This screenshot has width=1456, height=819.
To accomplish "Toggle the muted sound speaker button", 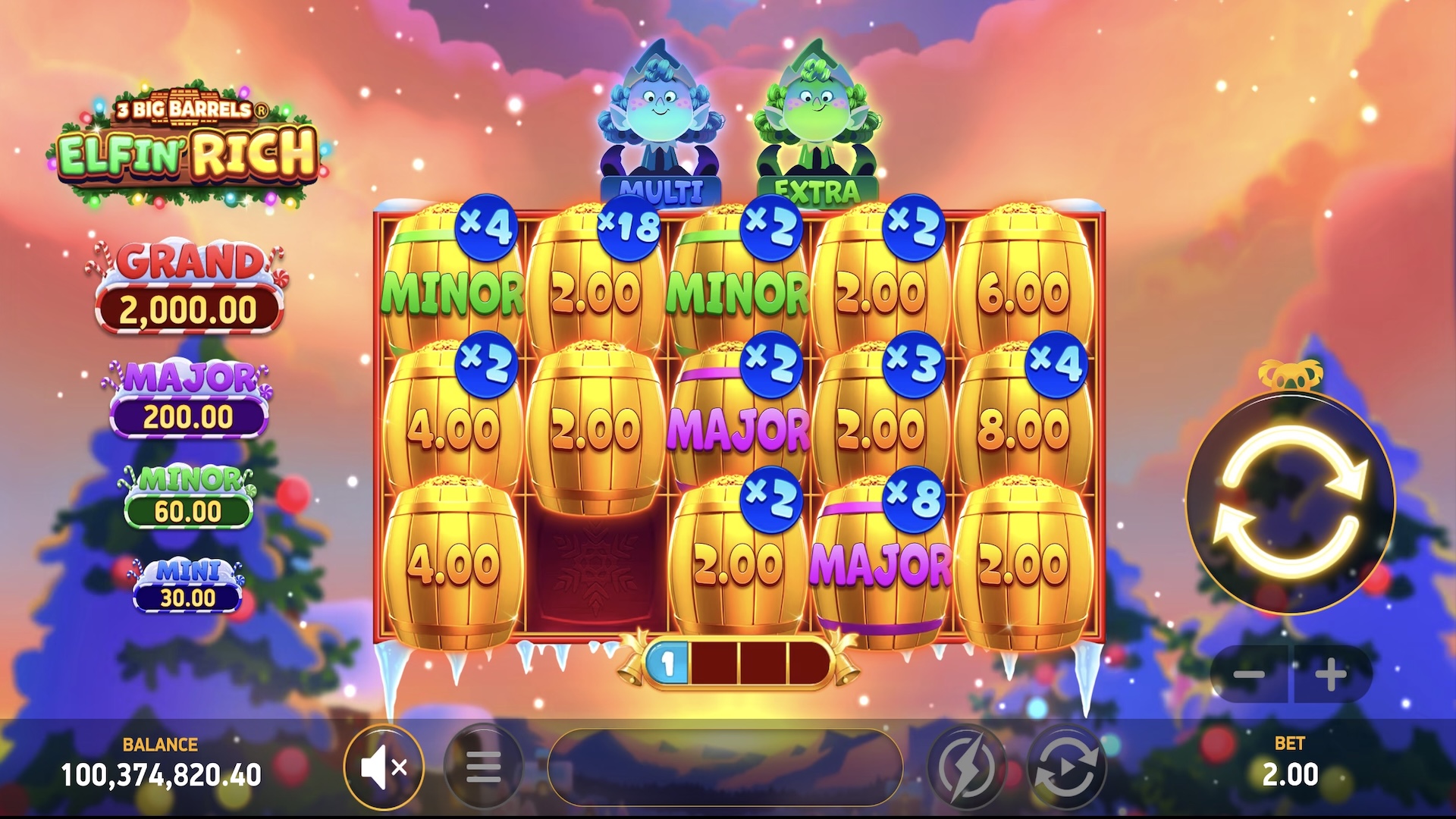I will (384, 768).
